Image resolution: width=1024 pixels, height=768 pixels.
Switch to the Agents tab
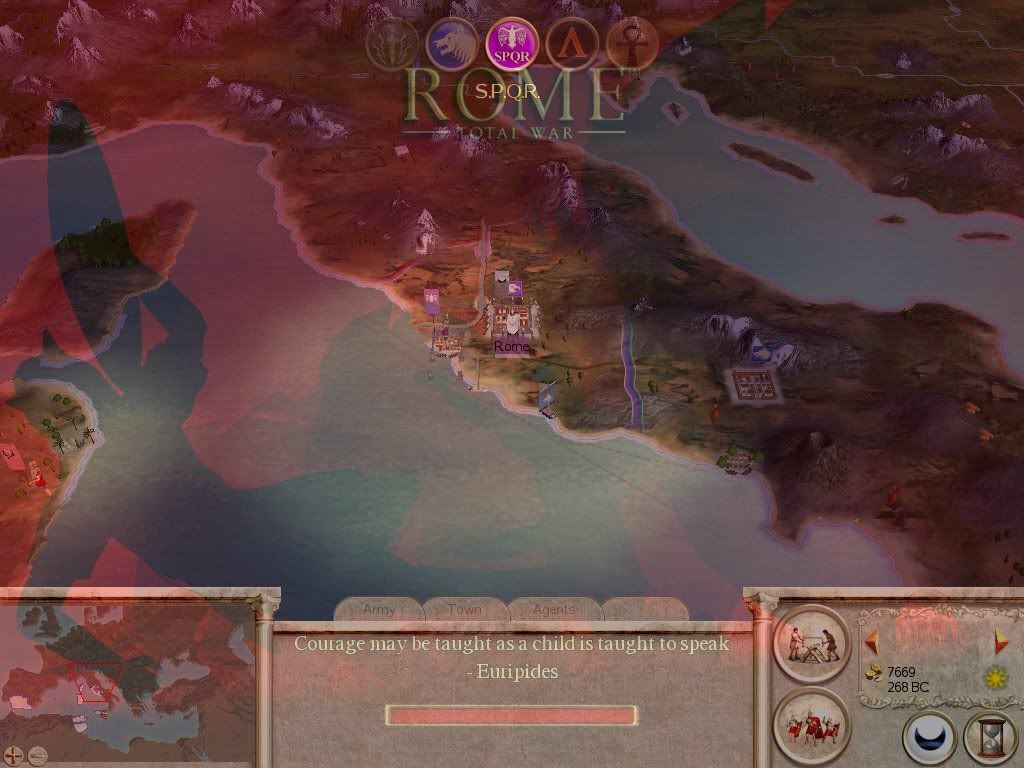coord(554,609)
